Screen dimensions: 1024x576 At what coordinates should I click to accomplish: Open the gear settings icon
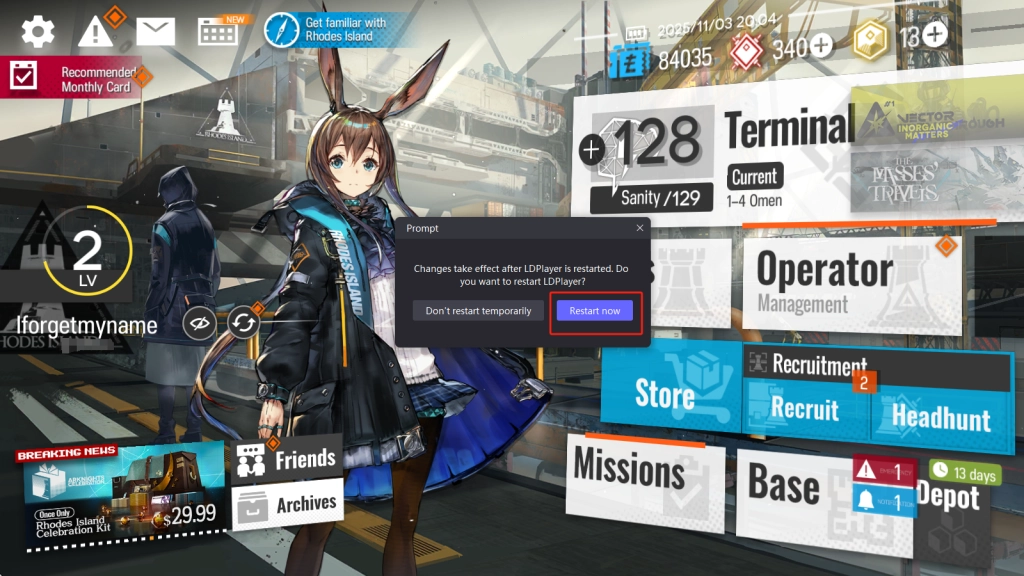pyautogui.click(x=38, y=31)
